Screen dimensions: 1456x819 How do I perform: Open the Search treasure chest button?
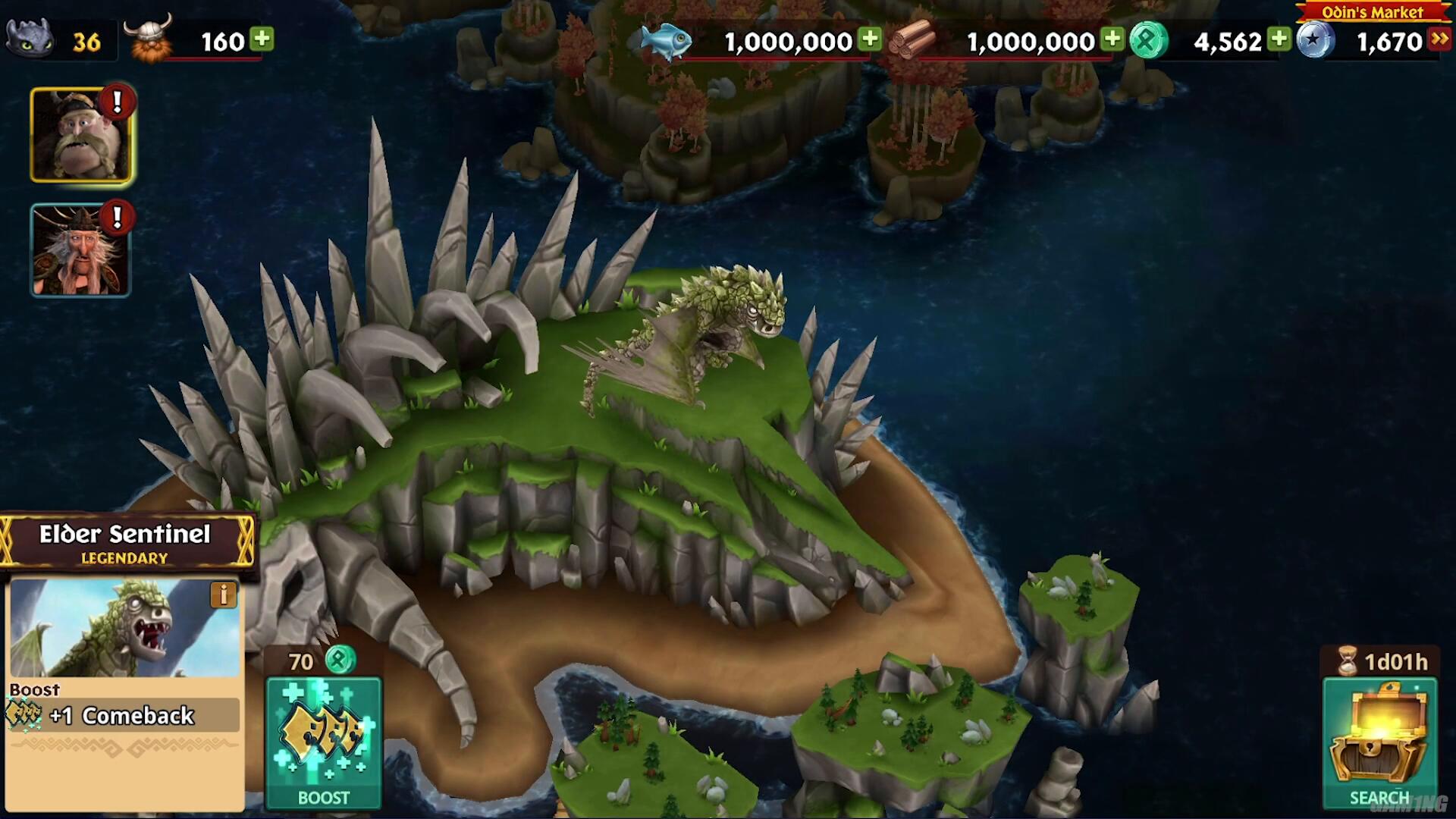pyautogui.click(x=1379, y=742)
